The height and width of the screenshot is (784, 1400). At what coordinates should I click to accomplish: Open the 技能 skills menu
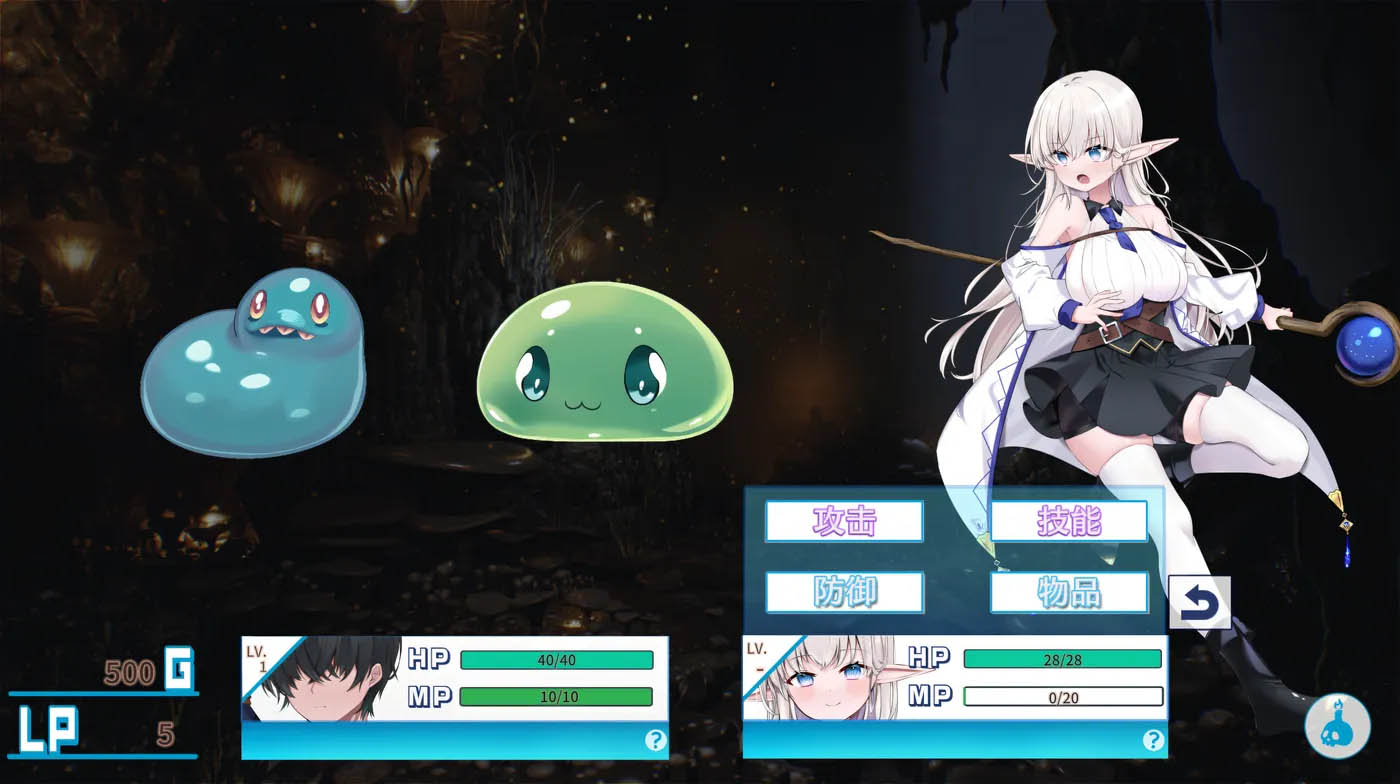click(1068, 519)
